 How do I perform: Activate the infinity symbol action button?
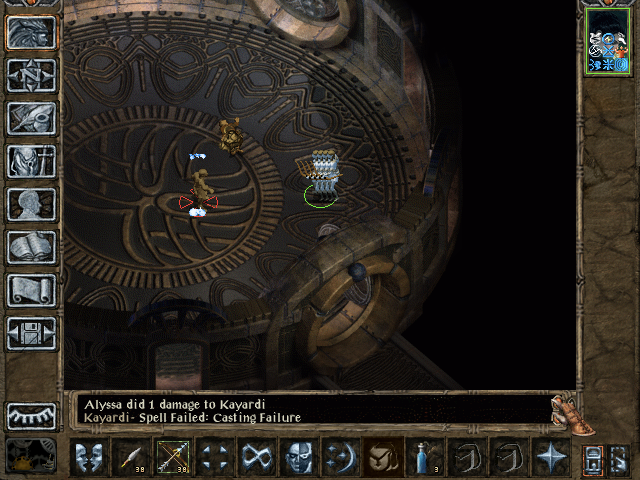tap(257, 457)
